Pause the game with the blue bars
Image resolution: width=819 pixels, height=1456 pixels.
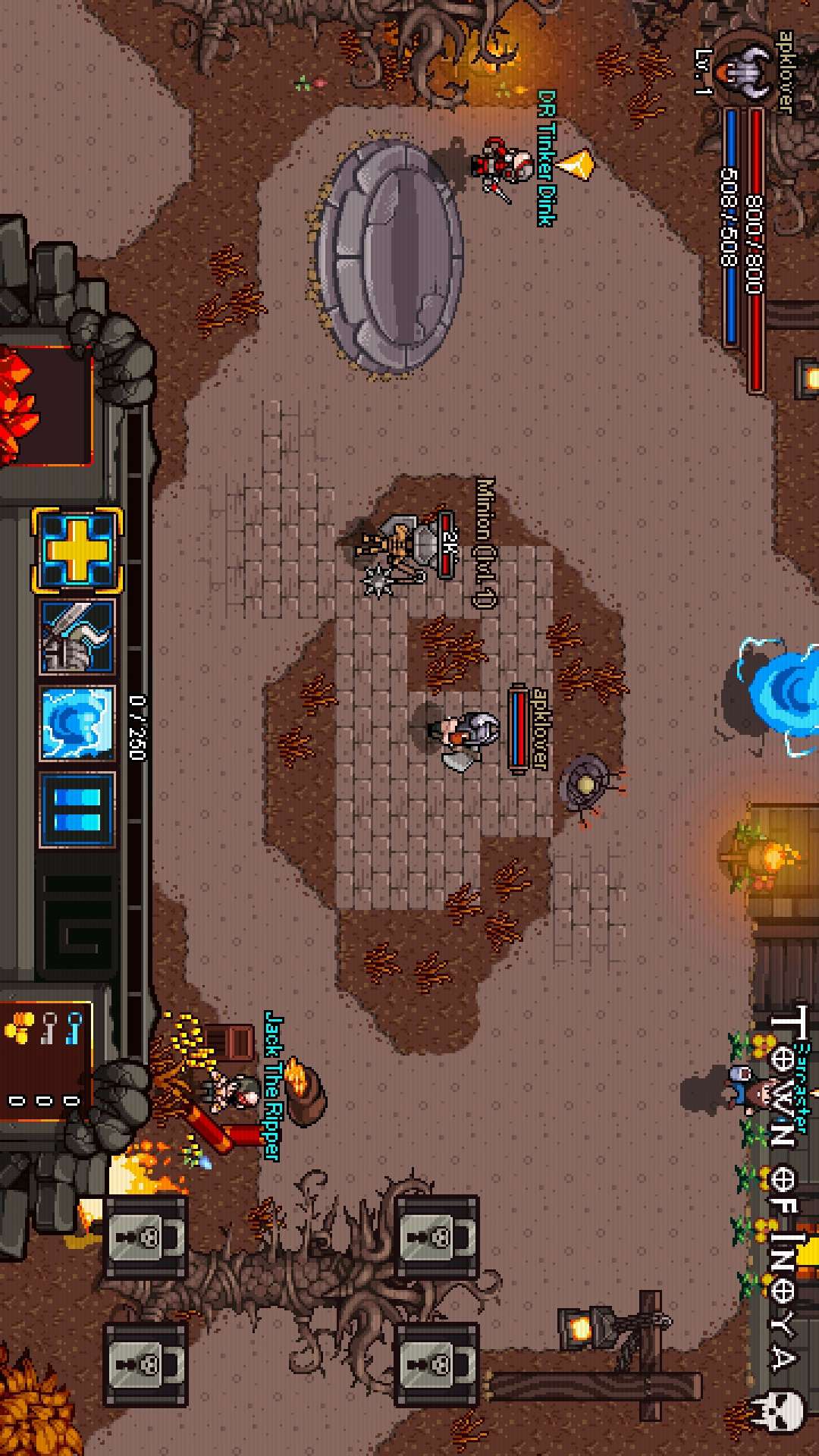[x=77, y=810]
